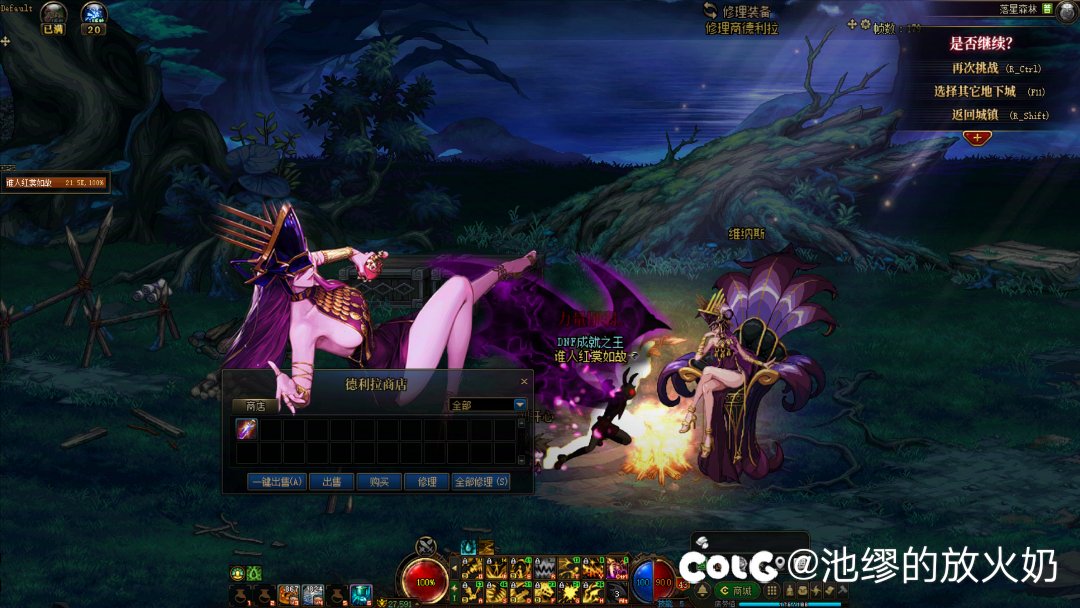Use the cyan cube item in the quick slot

coord(361,594)
